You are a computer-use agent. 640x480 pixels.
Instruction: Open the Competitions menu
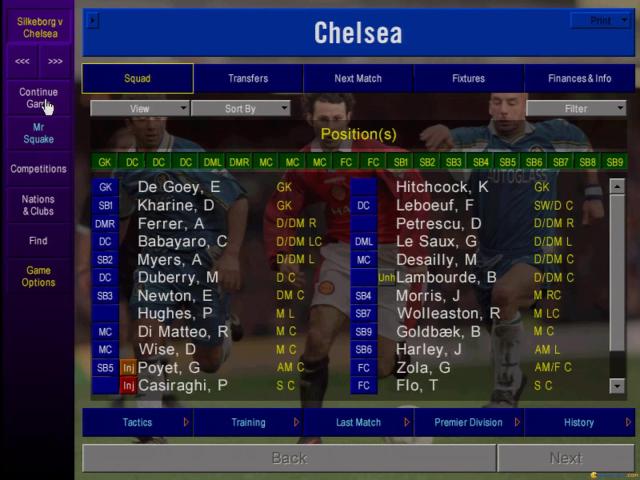pyautogui.click(x=38, y=169)
